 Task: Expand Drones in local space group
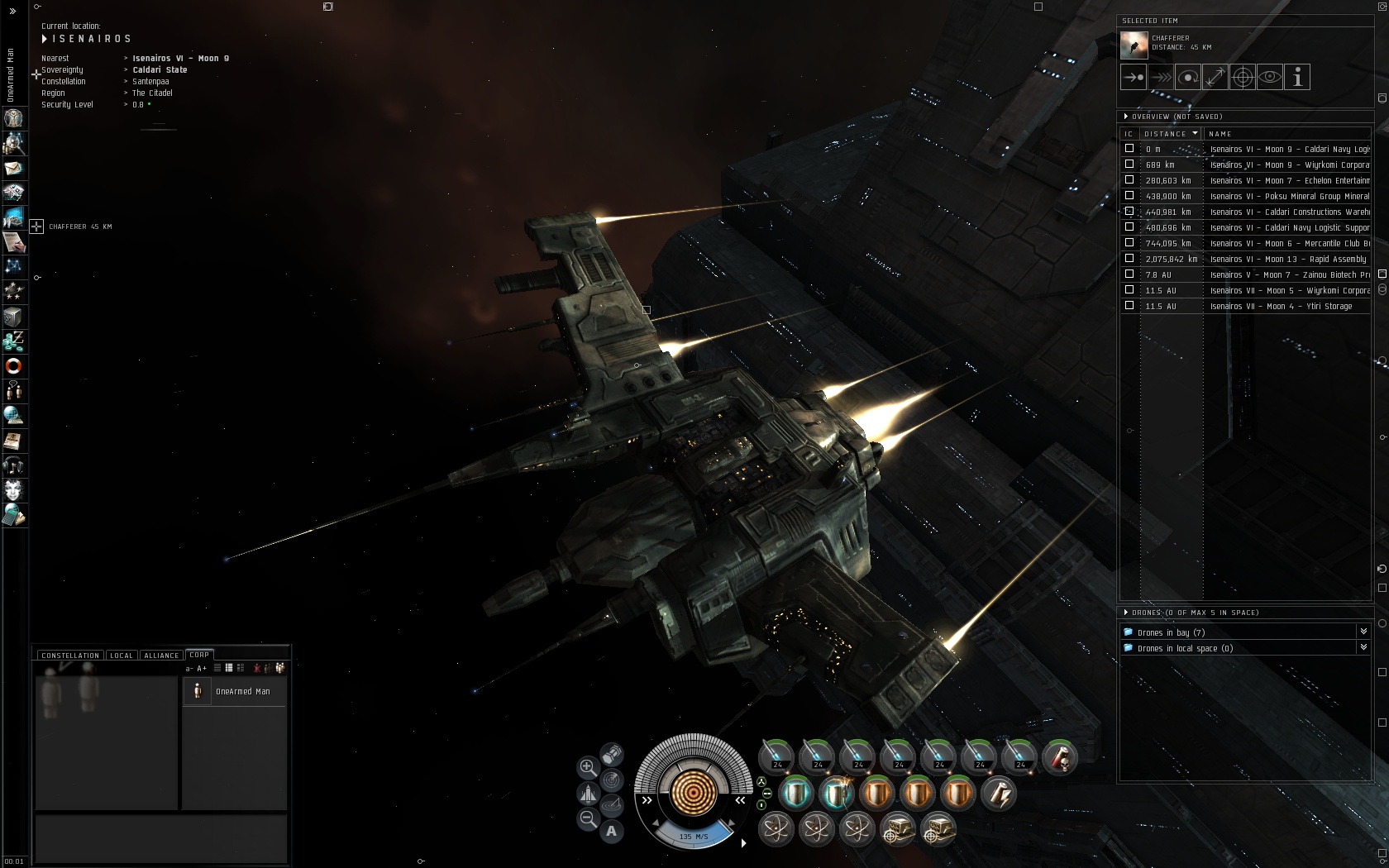[x=1363, y=648]
